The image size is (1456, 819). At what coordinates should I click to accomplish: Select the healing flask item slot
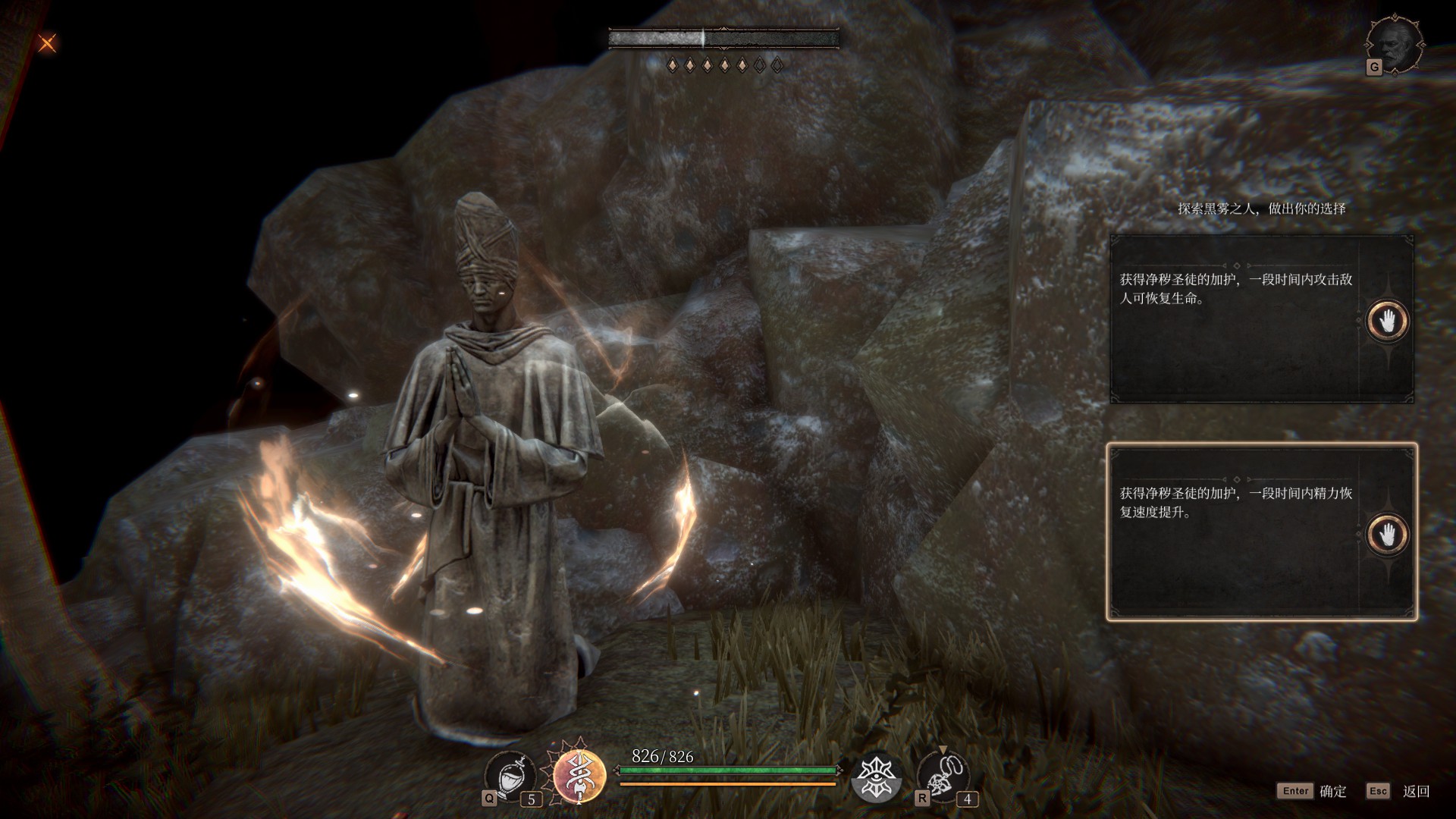[510, 777]
